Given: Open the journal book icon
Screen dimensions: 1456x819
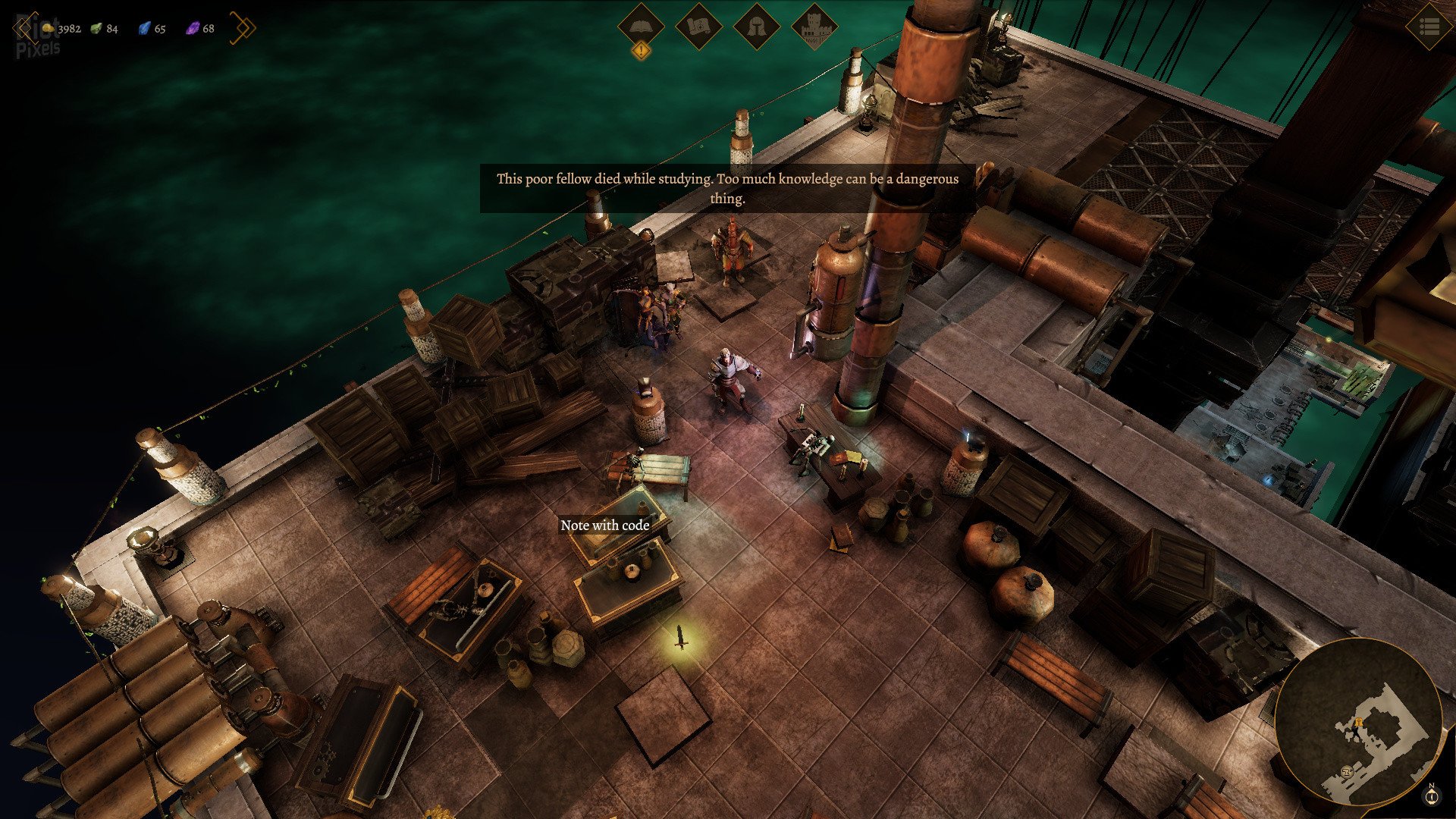Looking at the screenshot, I should (641, 27).
